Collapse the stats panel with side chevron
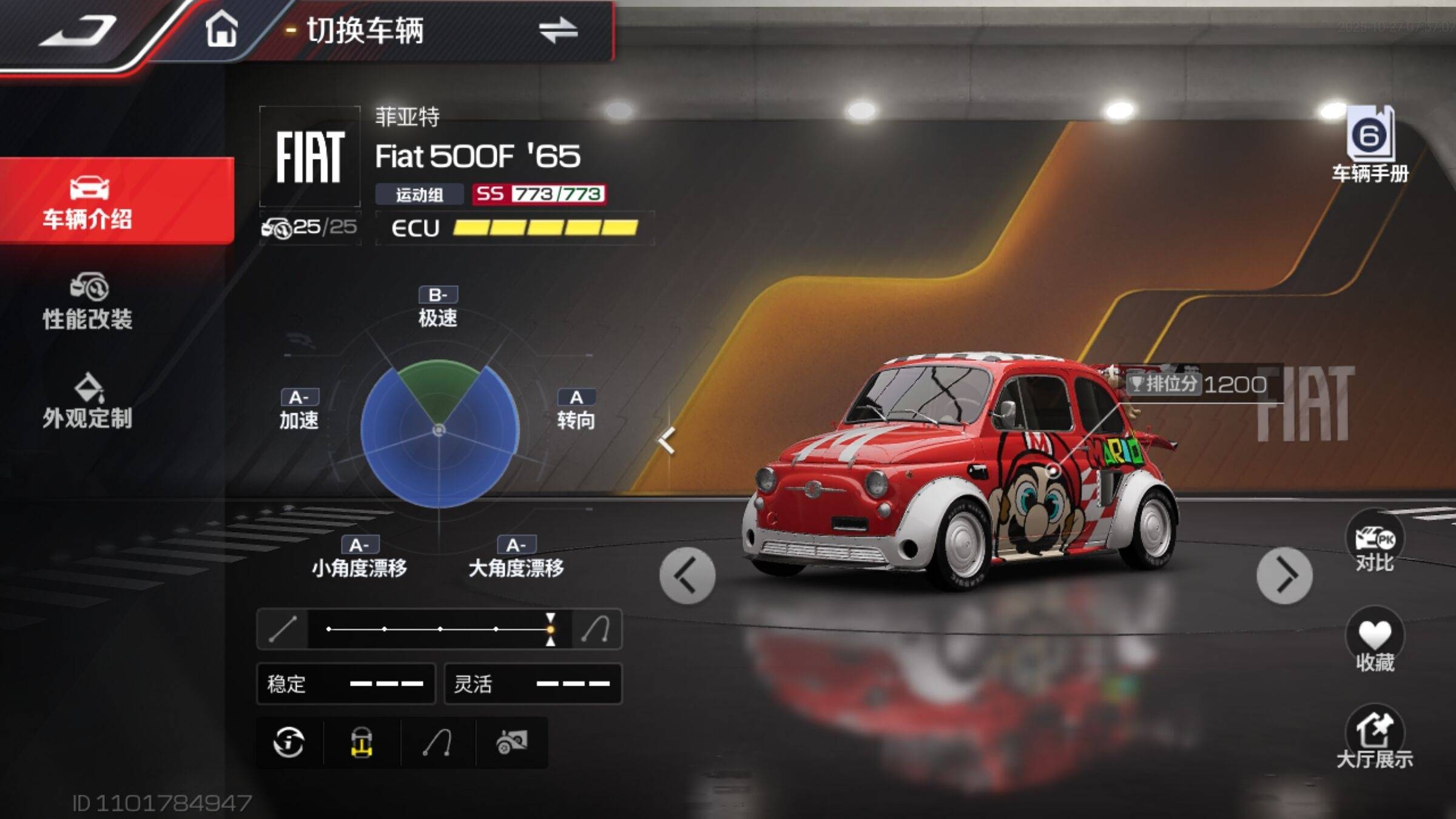The width and height of the screenshot is (1456, 819). pos(667,440)
